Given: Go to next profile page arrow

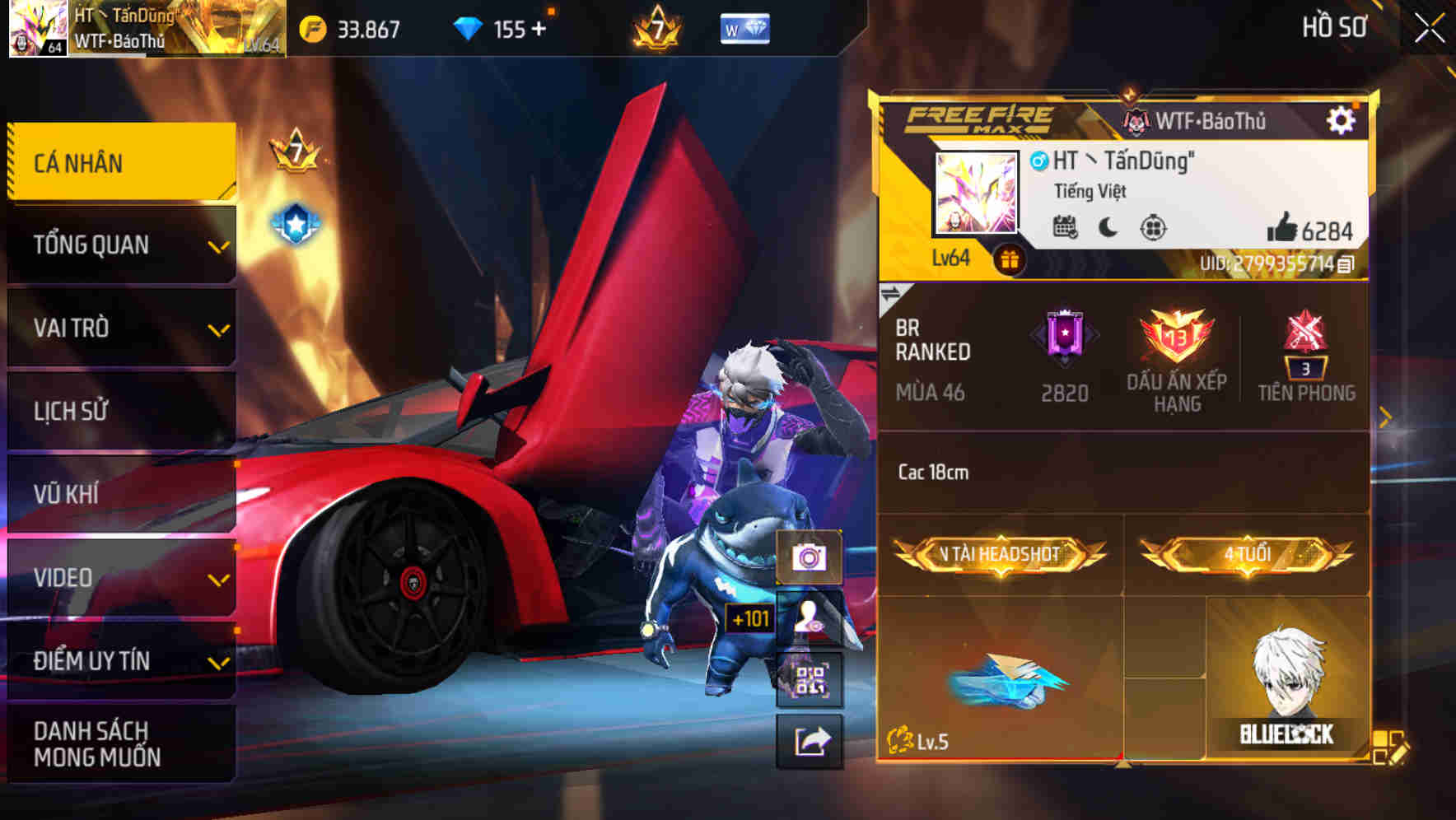Looking at the screenshot, I should coord(1385,418).
